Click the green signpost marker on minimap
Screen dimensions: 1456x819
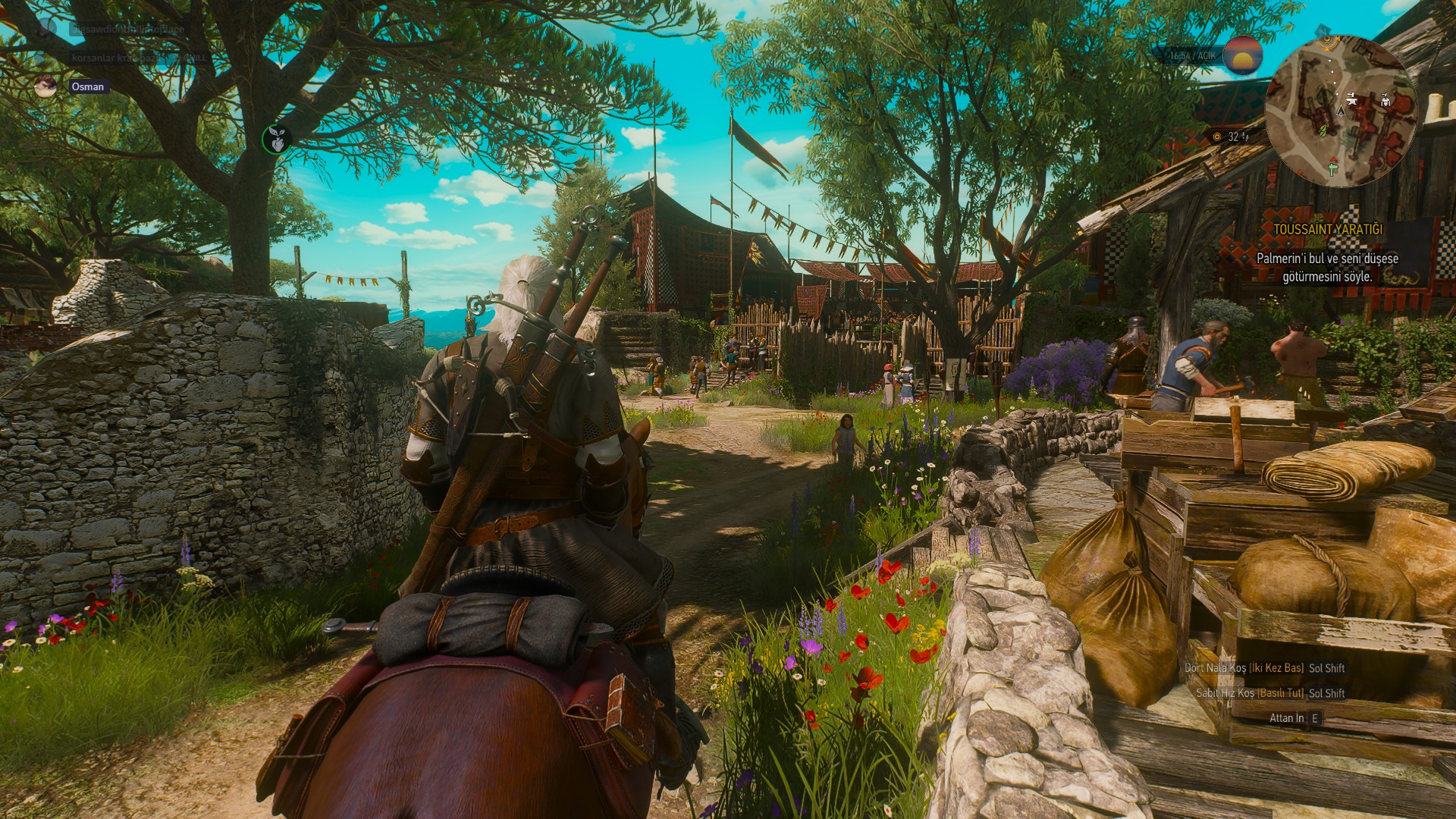[x=1332, y=168]
